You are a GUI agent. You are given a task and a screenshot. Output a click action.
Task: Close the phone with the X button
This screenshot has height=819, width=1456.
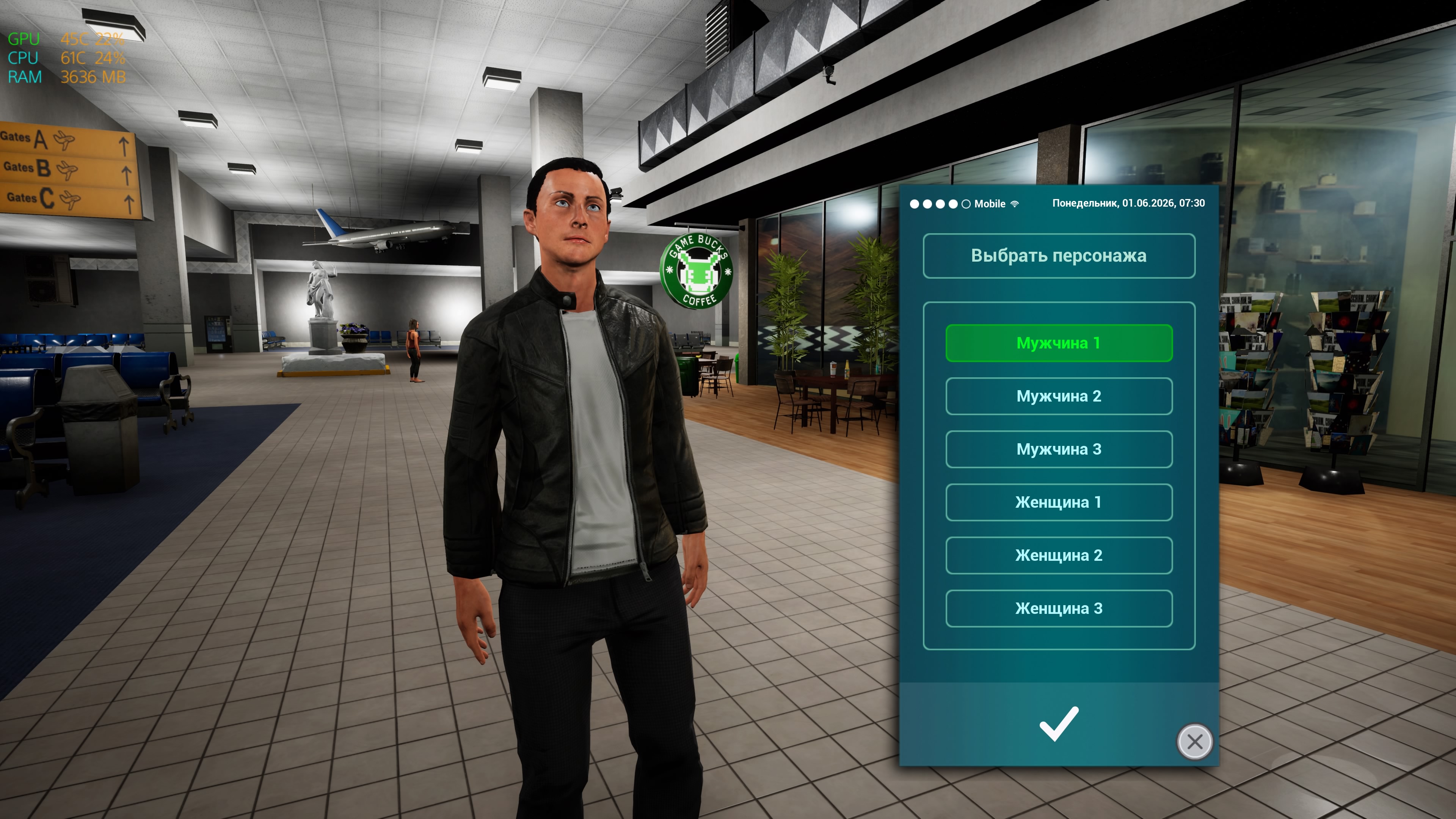pyautogui.click(x=1194, y=742)
